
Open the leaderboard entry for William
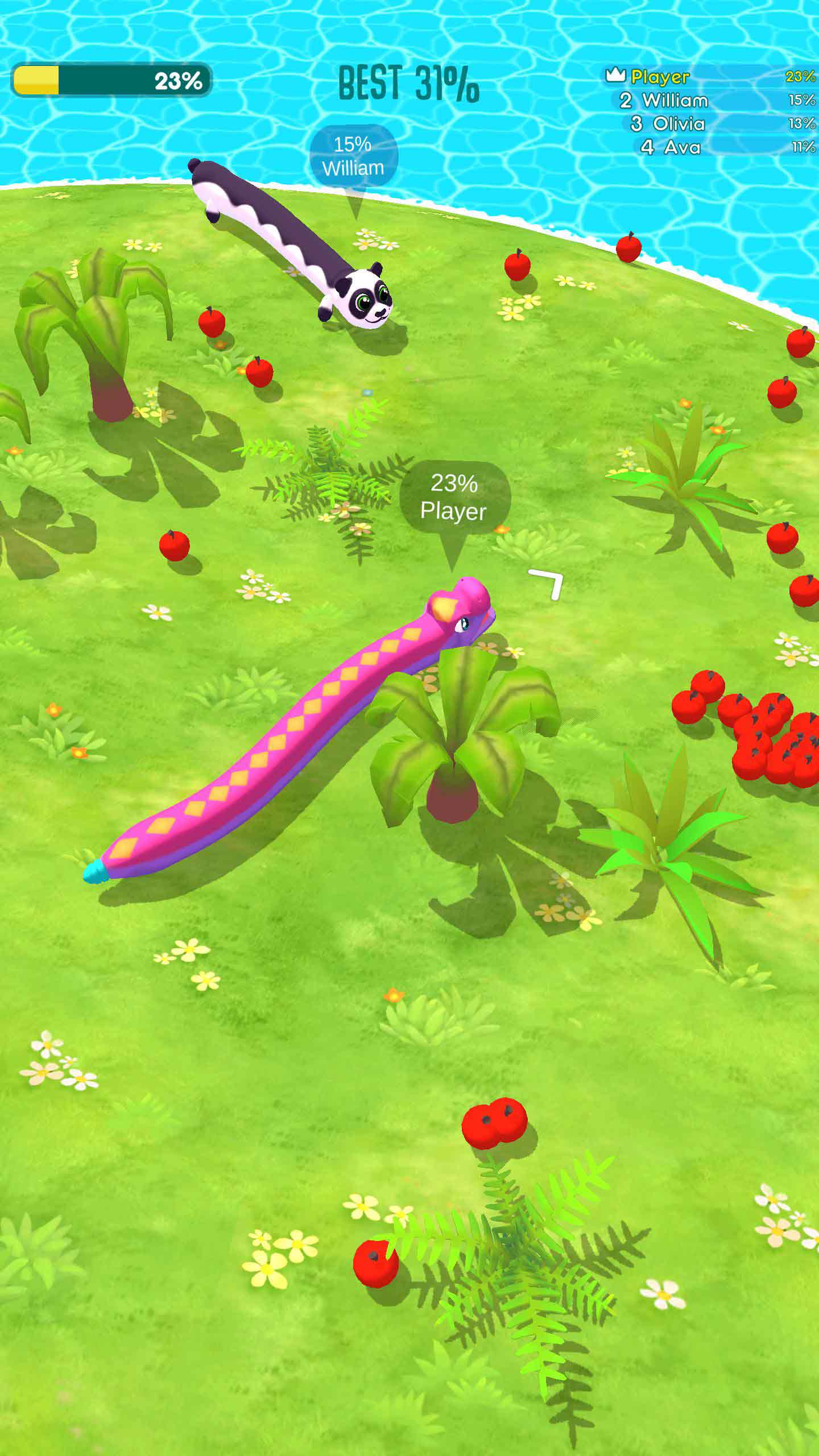pos(674,101)
